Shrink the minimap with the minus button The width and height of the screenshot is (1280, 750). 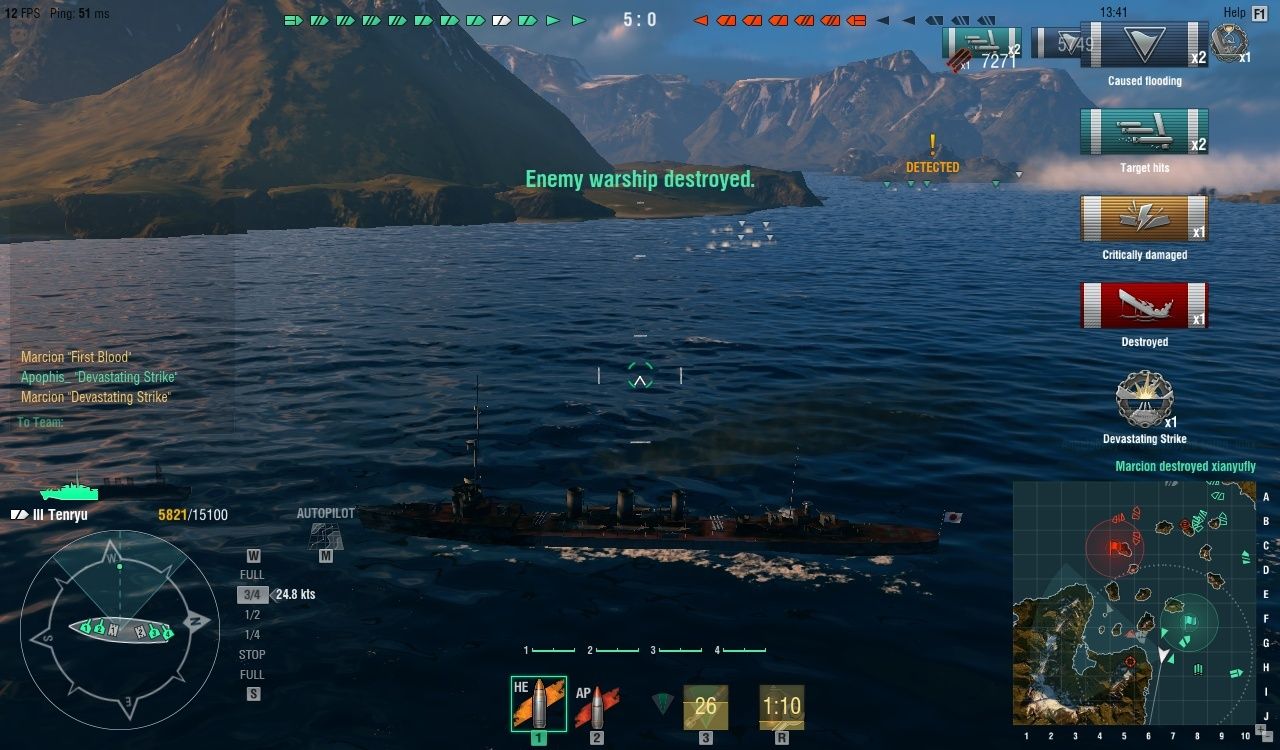tap(1265, 736)
